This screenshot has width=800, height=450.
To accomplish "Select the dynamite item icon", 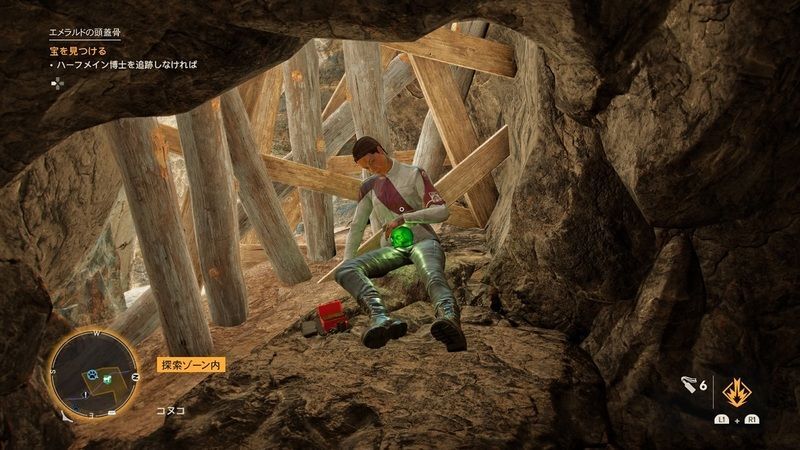I will pyautogui.click(x=686, y=384).
